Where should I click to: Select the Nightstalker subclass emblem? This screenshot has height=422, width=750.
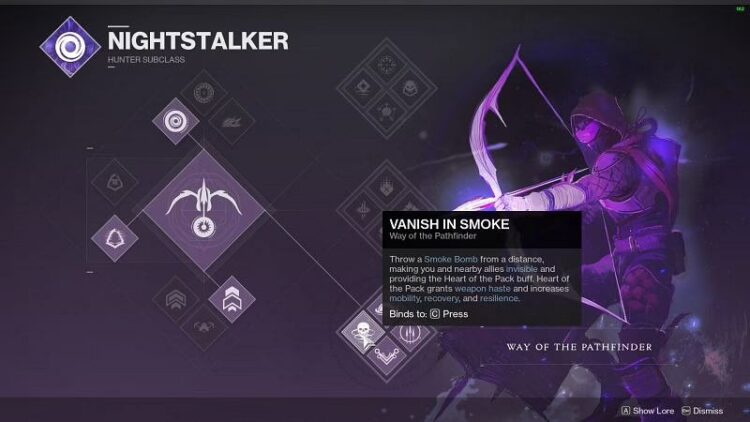point(71,47)
